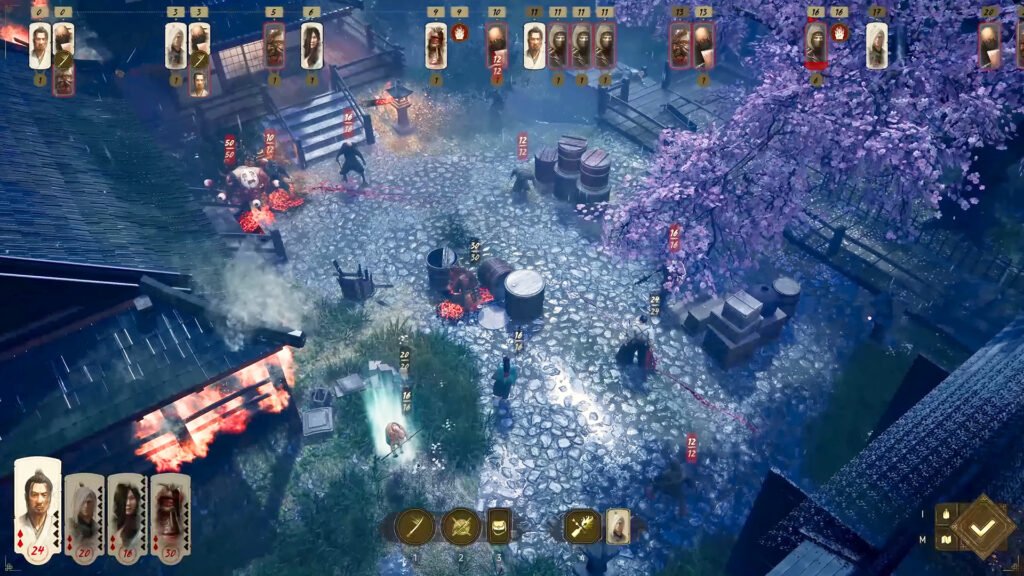Confirm the turn with the checkmark button
Viewport: 1024px width, 576px height.
point(982,525)
